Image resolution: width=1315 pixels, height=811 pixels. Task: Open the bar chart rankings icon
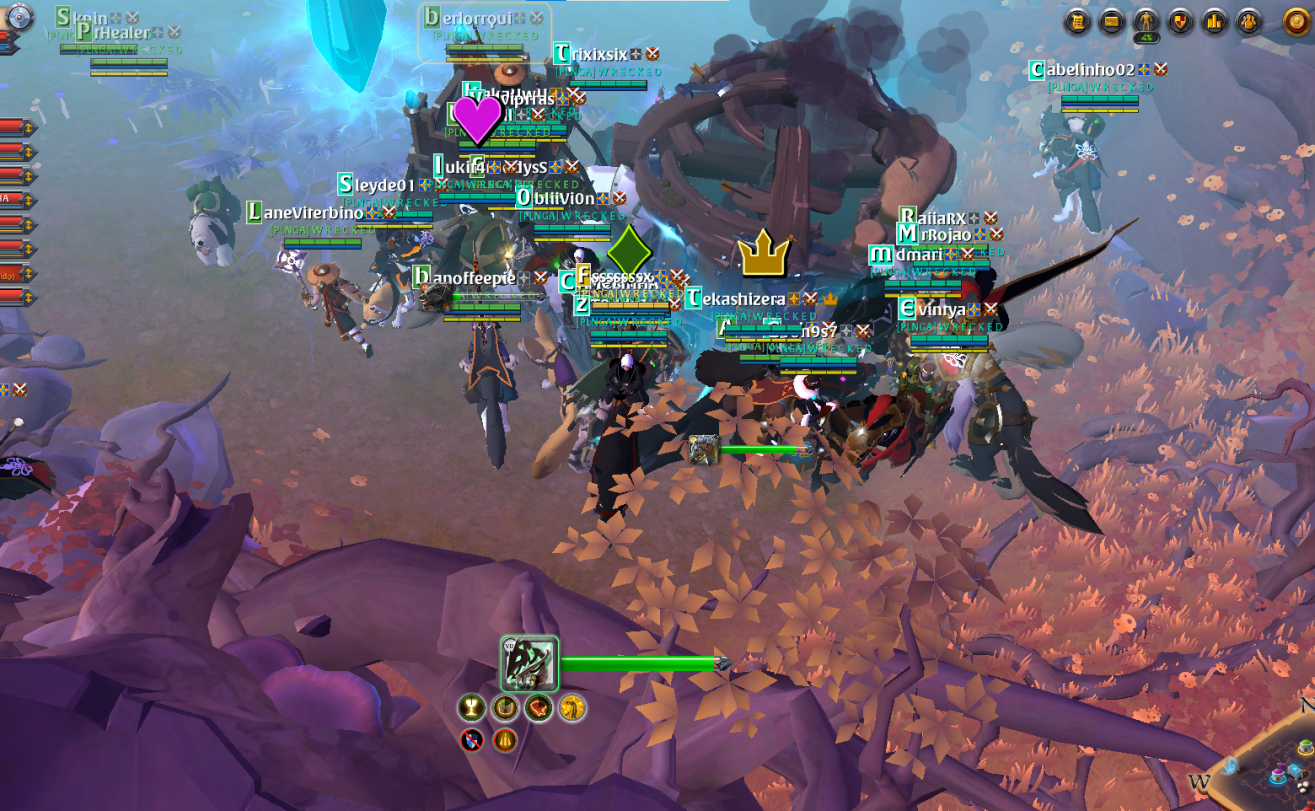pos(1214,21)
